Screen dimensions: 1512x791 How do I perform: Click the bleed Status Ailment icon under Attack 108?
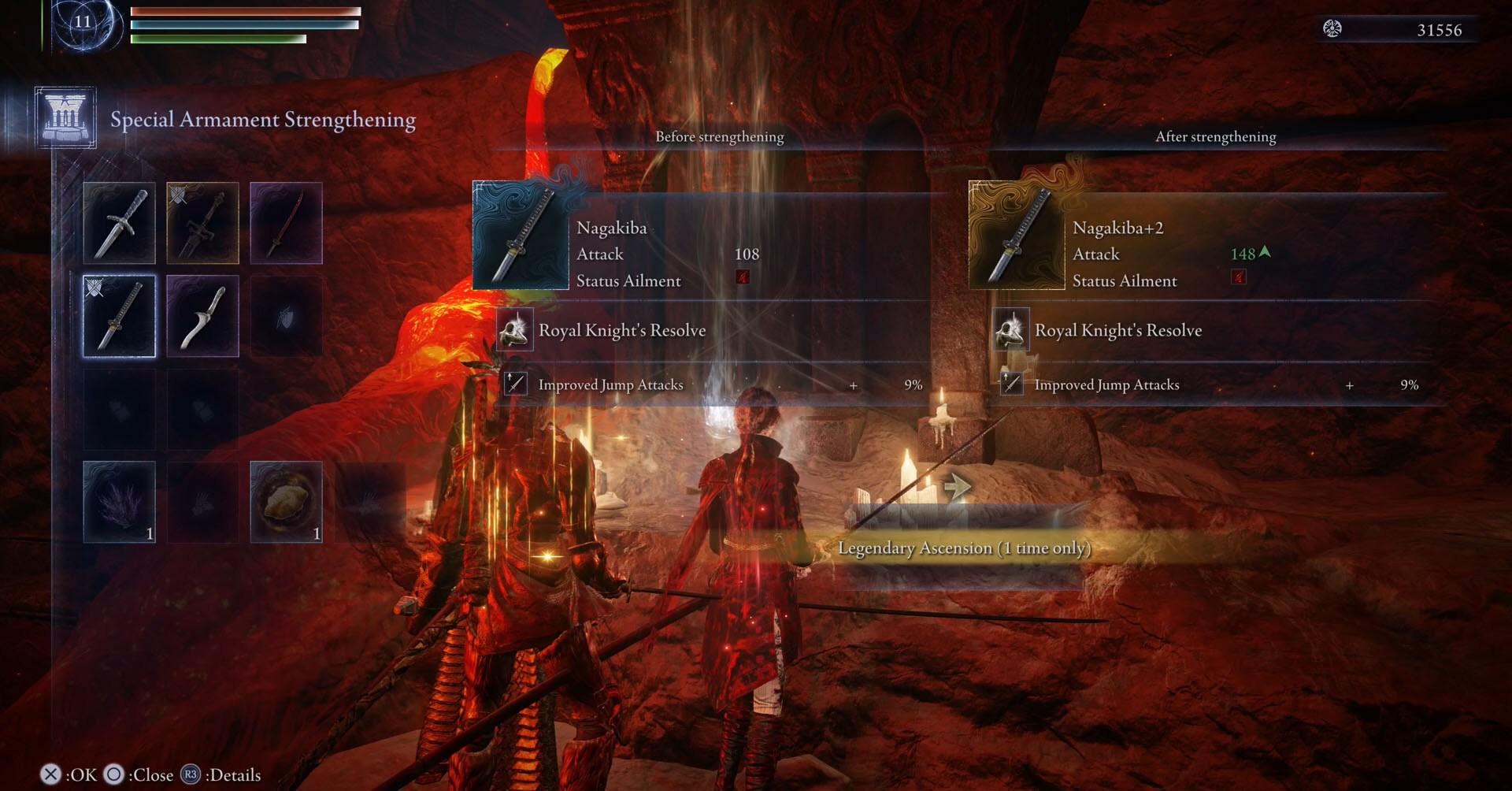(x=743, y=279)
